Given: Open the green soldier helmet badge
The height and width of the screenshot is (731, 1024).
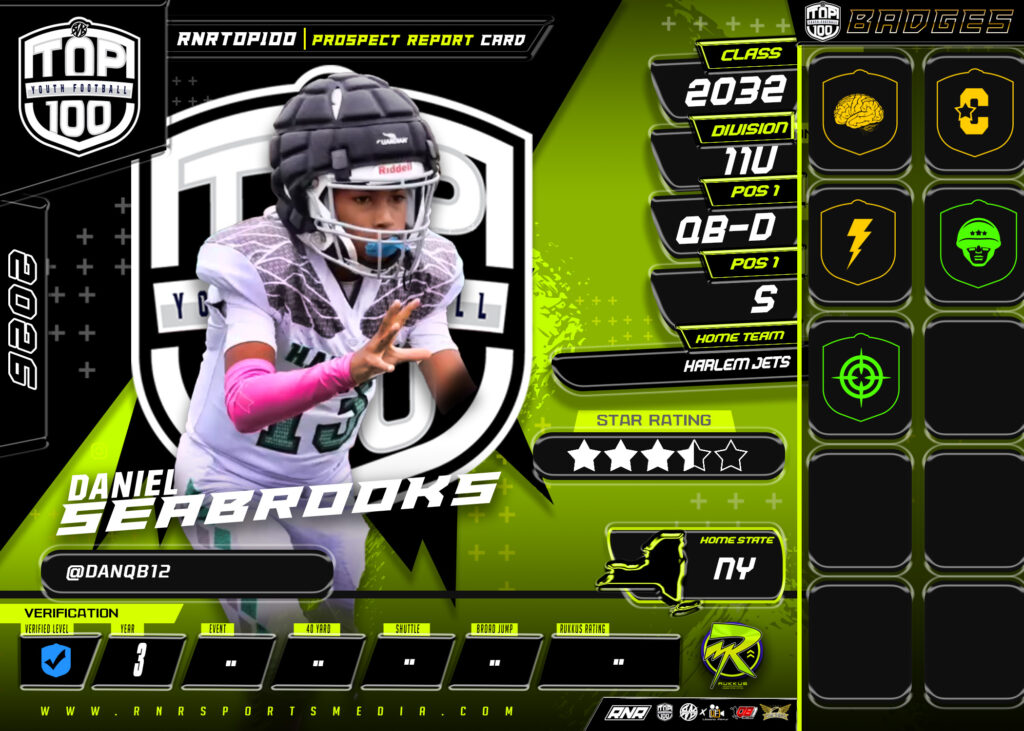Looking at the screenshot, I should point(973,244).
